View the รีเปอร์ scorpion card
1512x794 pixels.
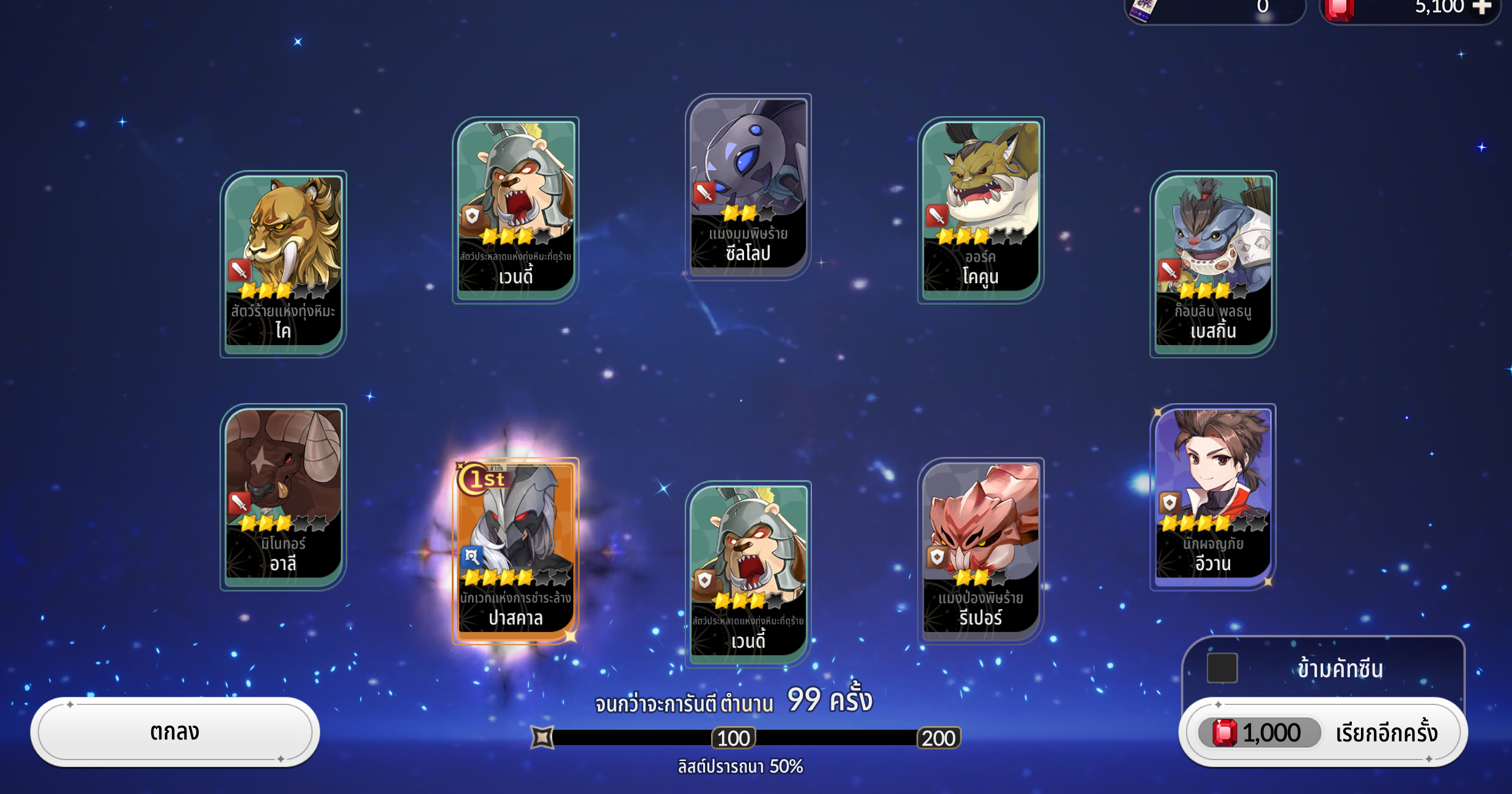[981, 550]
